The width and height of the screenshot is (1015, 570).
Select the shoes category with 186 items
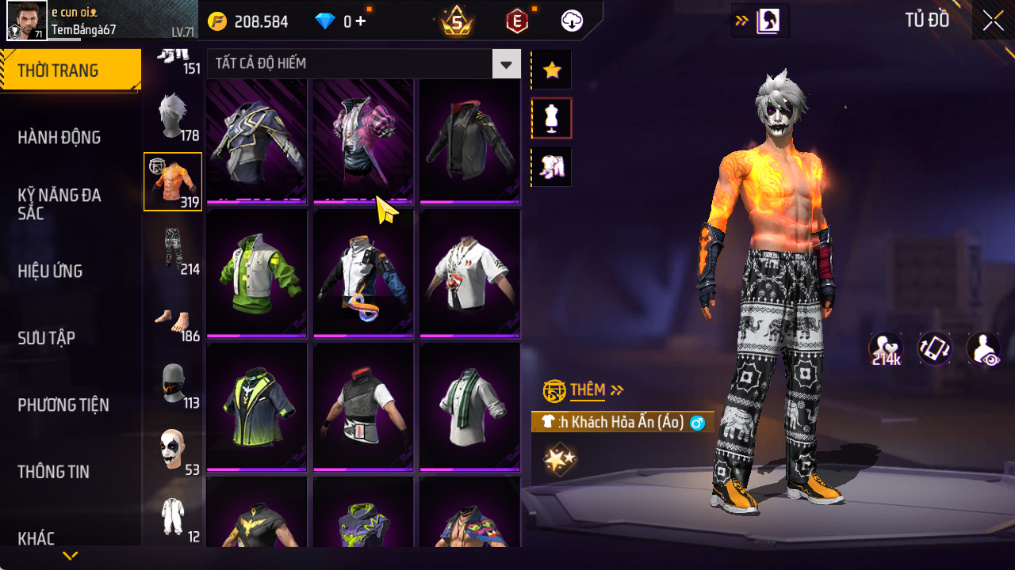173,320
